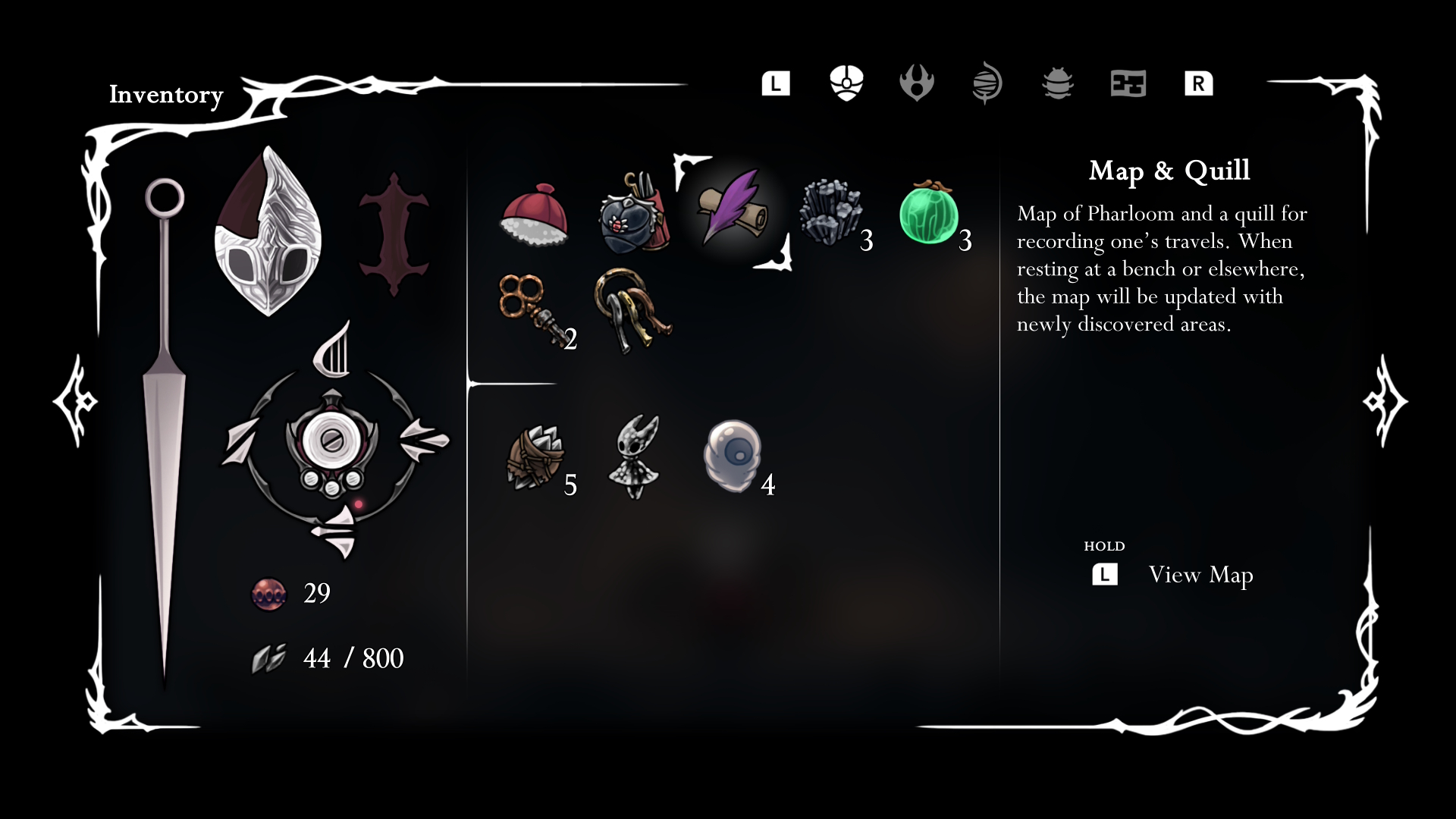The image size is (1456, 819).
Task: Click the L bumper prompt in the header
Action: (775, 83)
